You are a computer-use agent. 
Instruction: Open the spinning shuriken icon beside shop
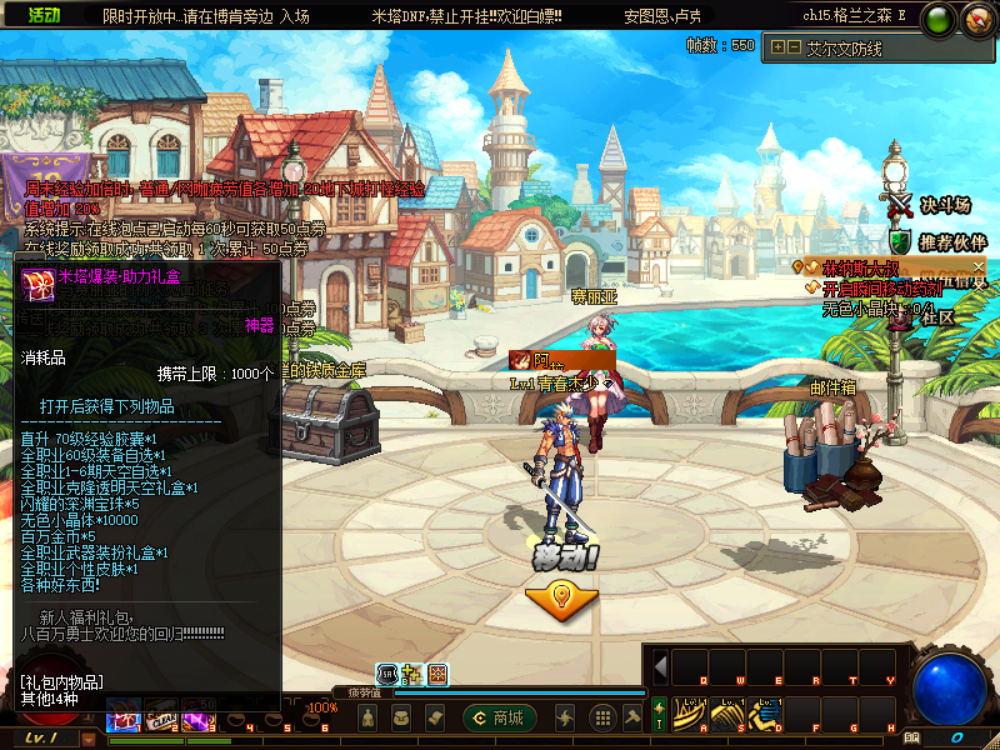[565, 717]
